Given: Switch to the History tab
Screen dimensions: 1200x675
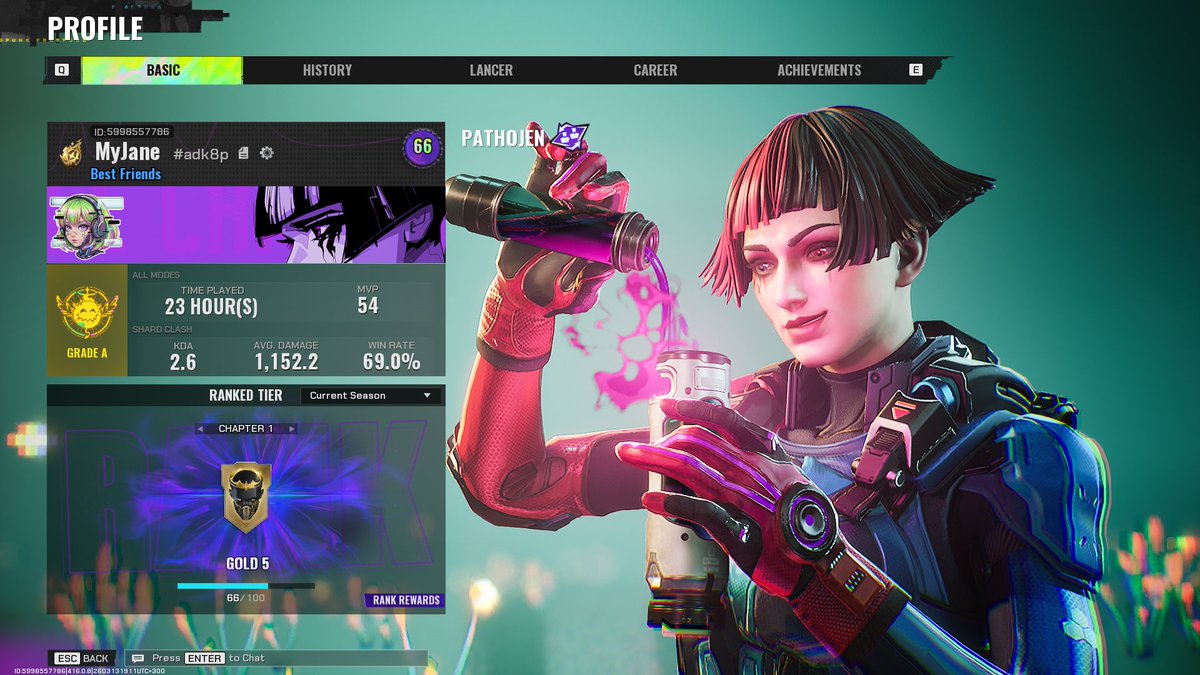Looking at the screenshot, I should (327, 70).
